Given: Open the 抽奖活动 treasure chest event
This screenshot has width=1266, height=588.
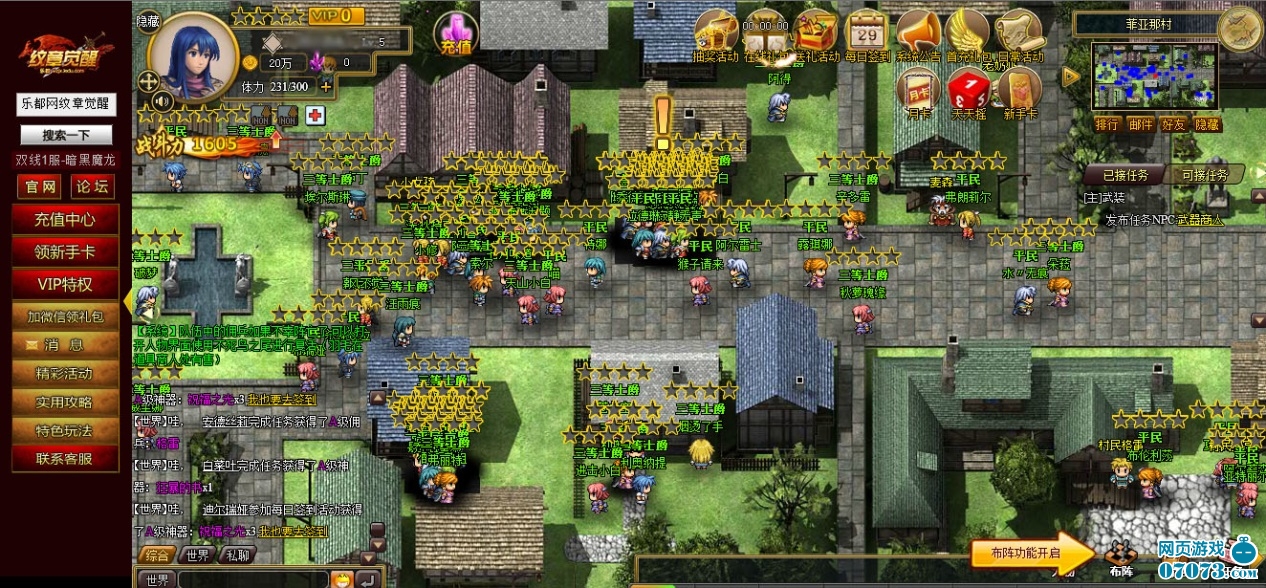Looking at the screenshot, I should 714,31.
